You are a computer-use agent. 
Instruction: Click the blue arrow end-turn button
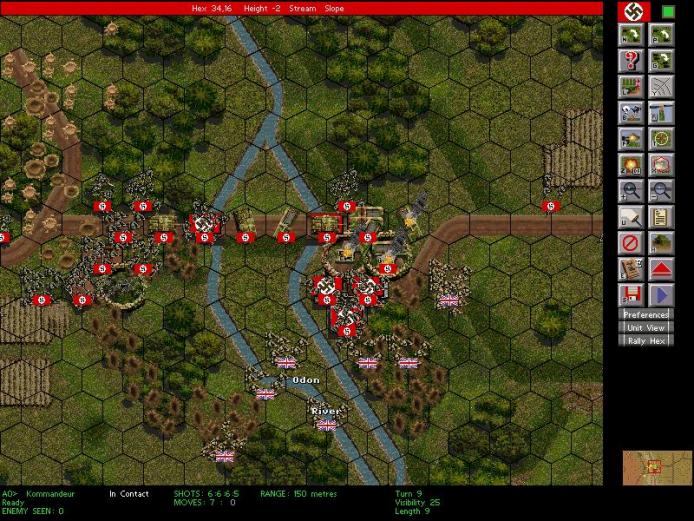(x=660, y=295)
